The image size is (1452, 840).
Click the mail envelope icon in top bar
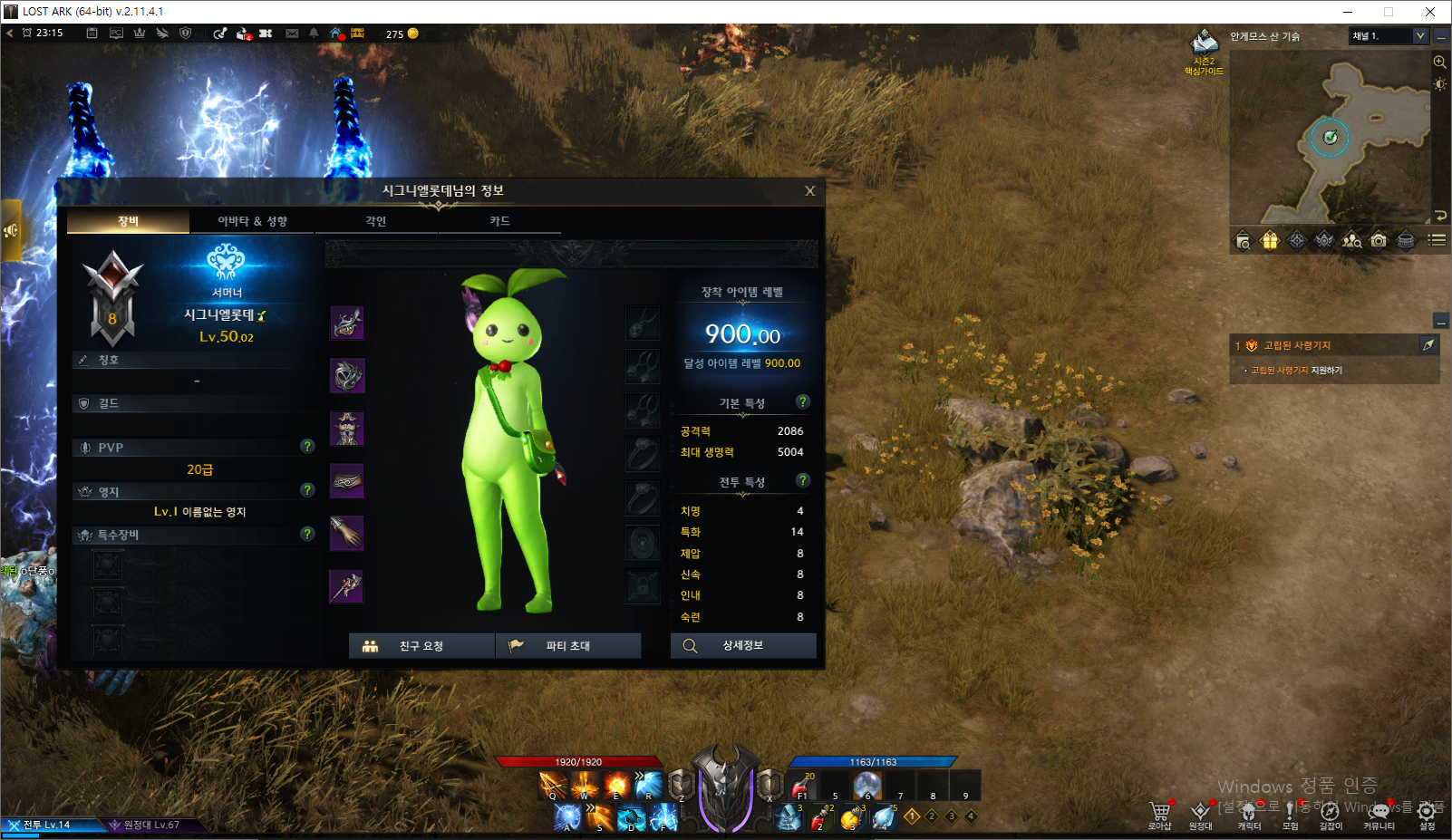click(x=292, y=34)
